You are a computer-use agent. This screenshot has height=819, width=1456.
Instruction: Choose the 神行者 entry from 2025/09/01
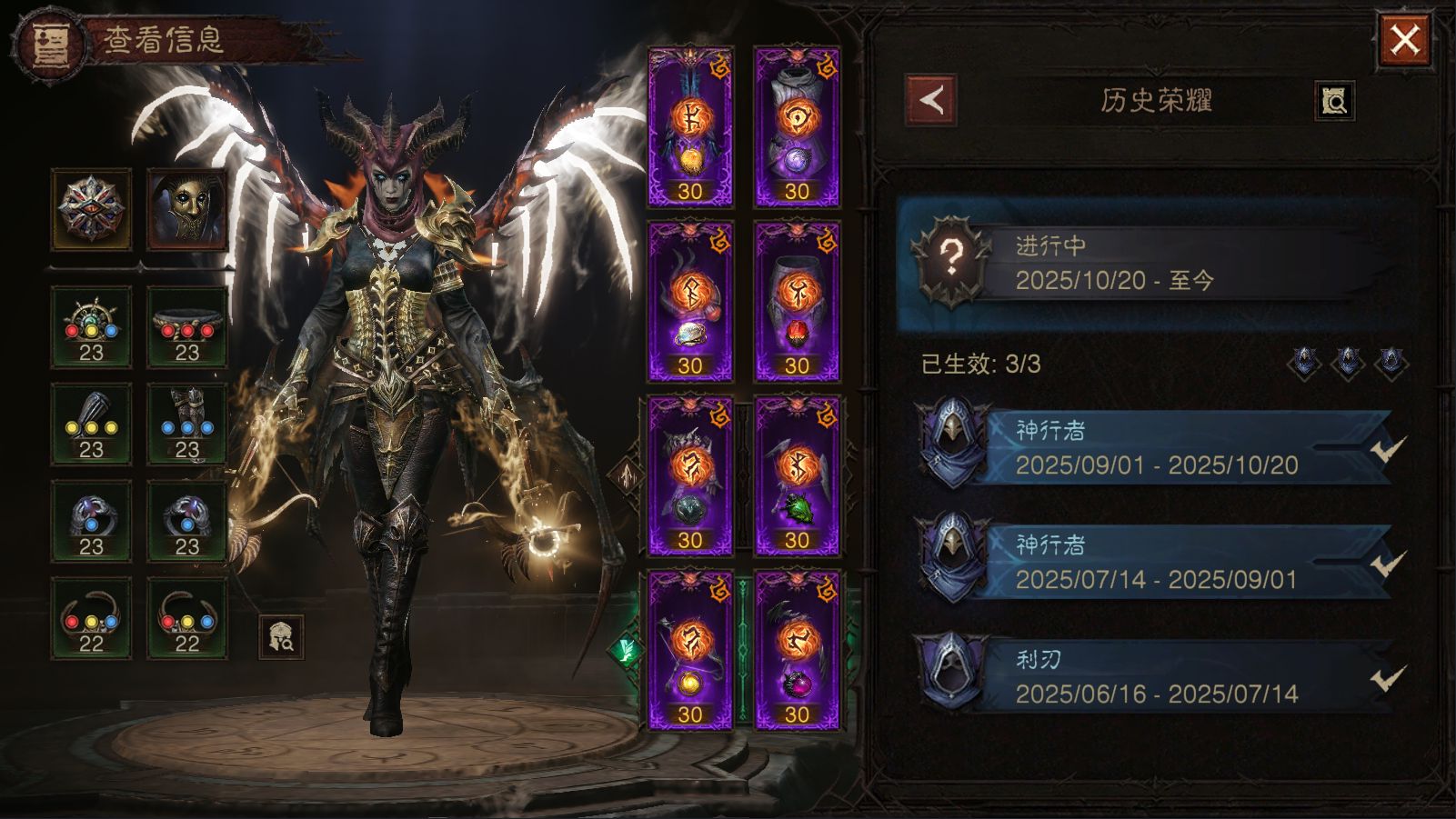[1155, 448]
